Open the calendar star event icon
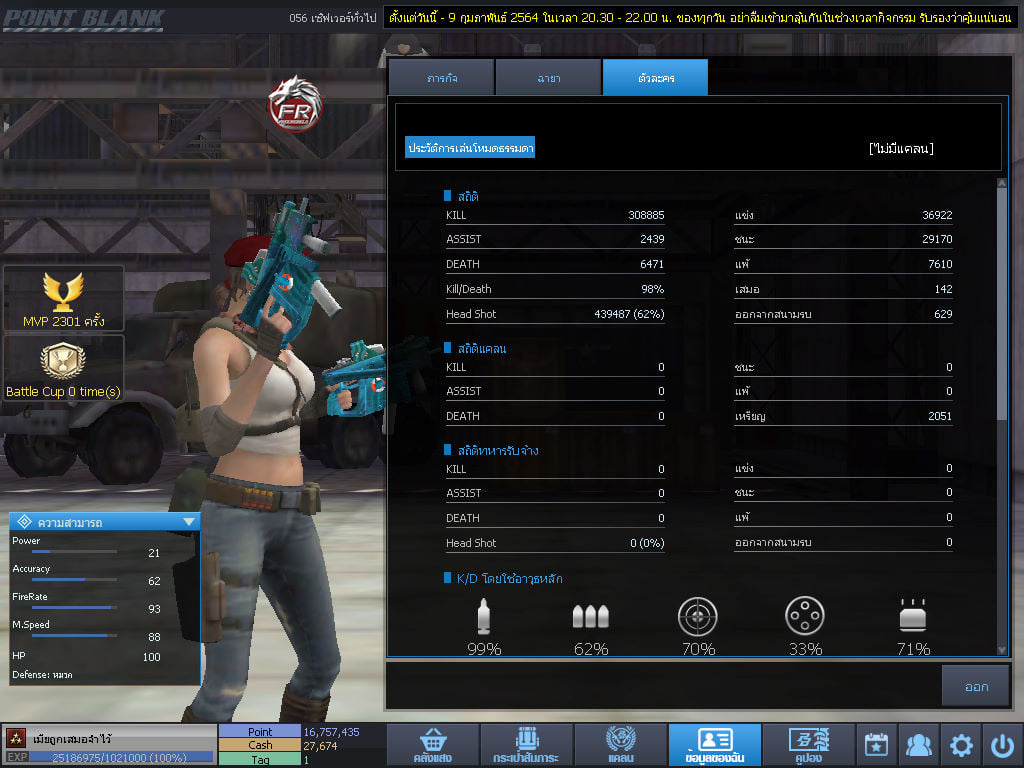 tap(876, 745)
